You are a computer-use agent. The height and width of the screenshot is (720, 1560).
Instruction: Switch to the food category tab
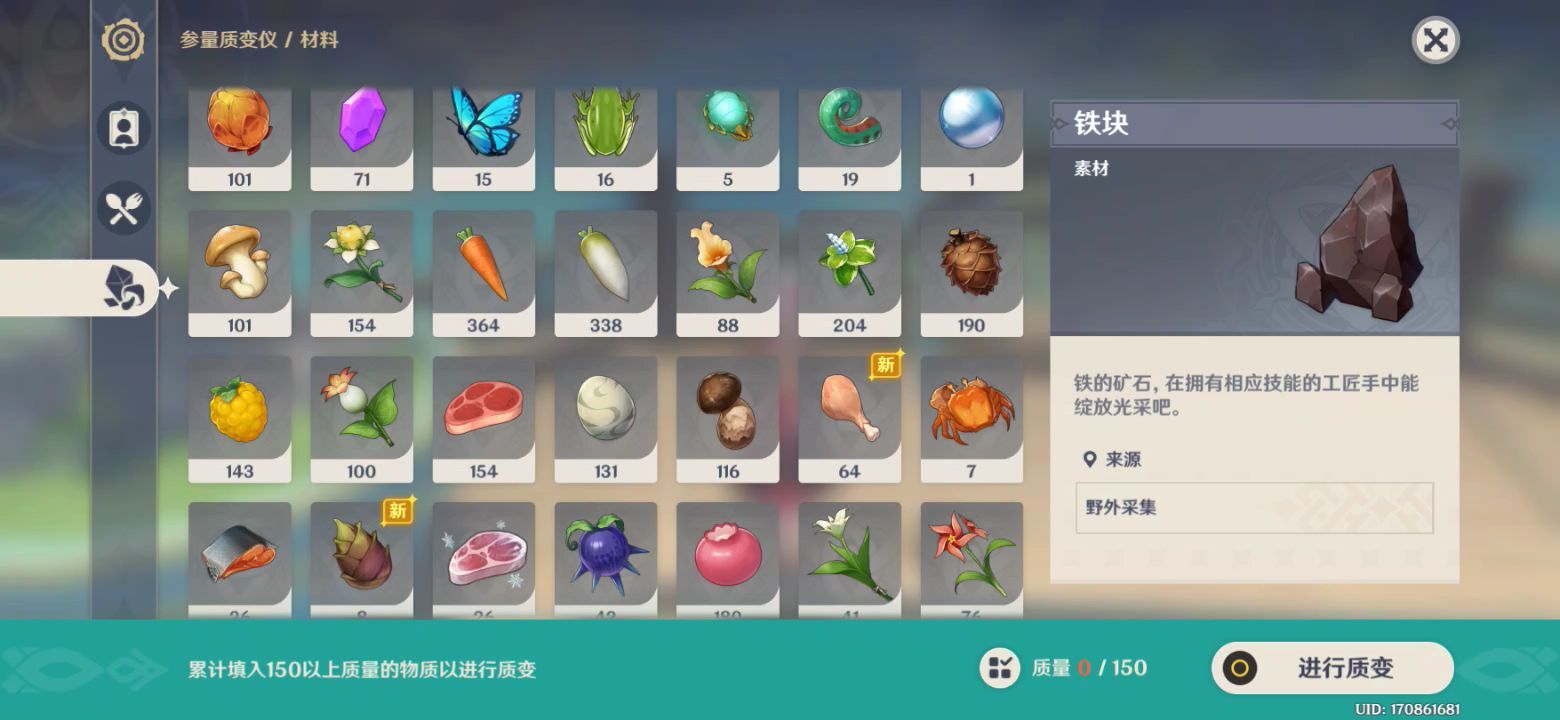[x=124, y=209]
